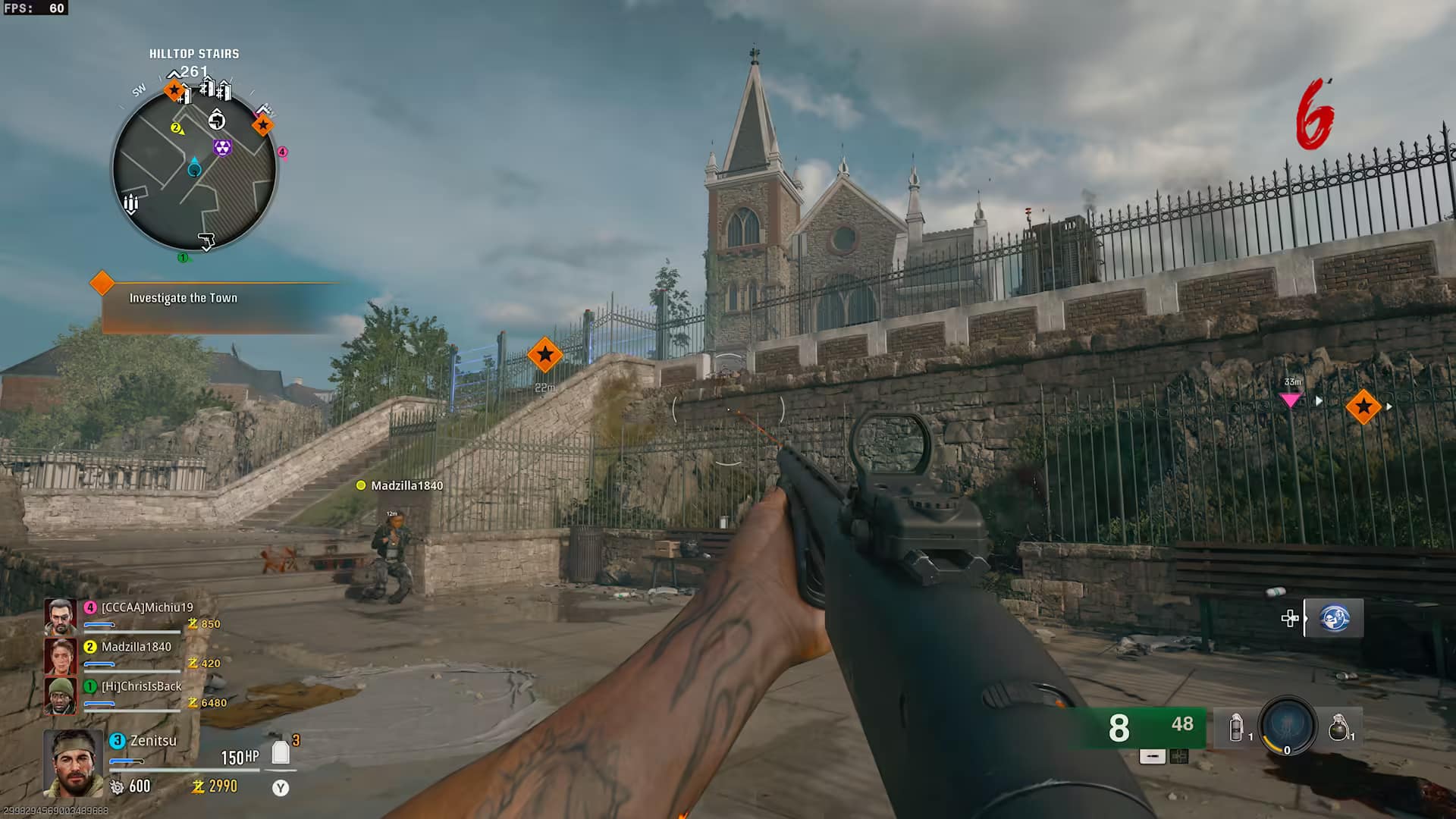Click the ammo cache bullets icon on minimap
1456x819 pixels.
pos(130,202)
